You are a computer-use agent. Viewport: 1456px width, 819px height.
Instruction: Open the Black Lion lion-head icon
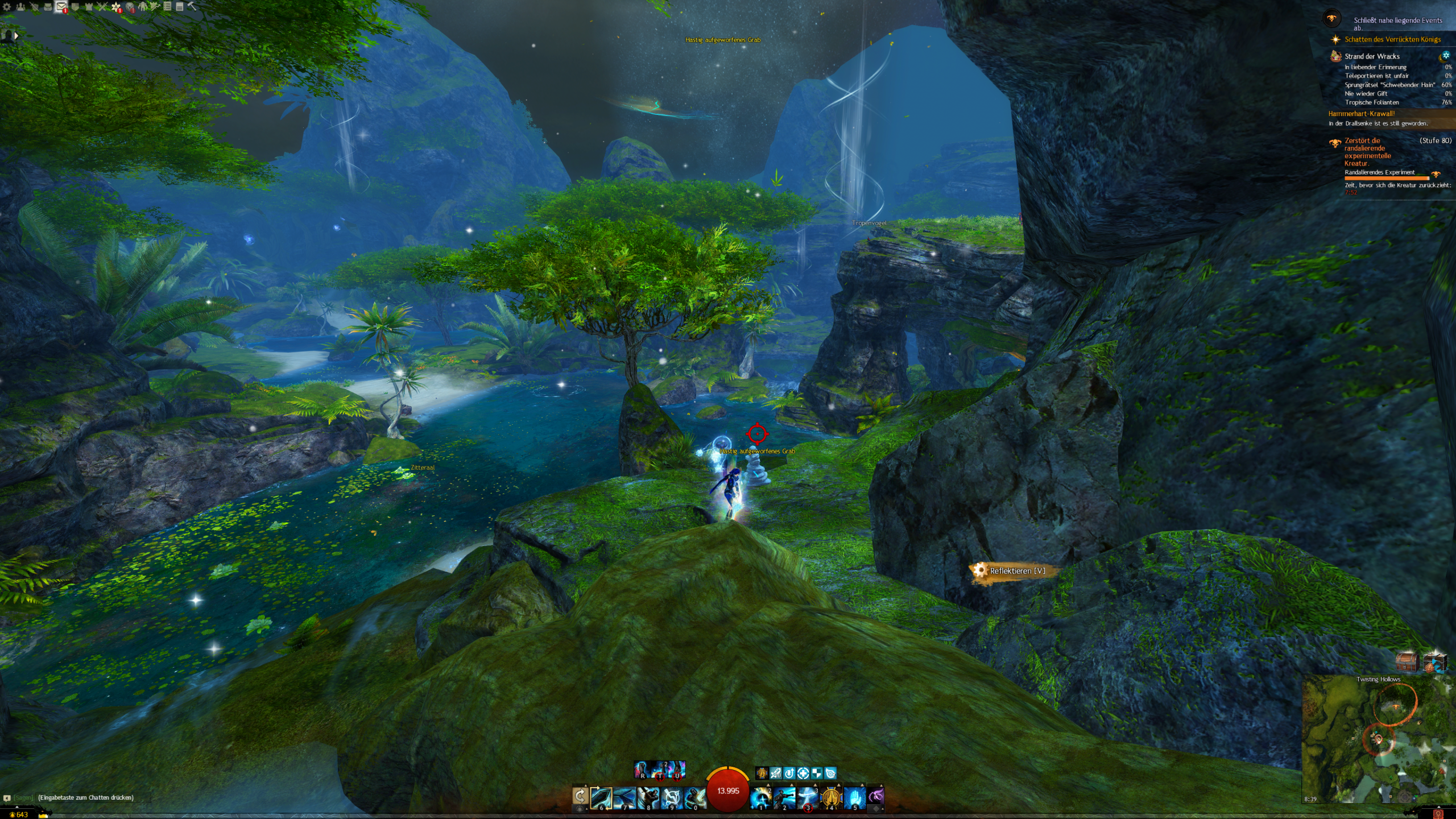point(130,7)
